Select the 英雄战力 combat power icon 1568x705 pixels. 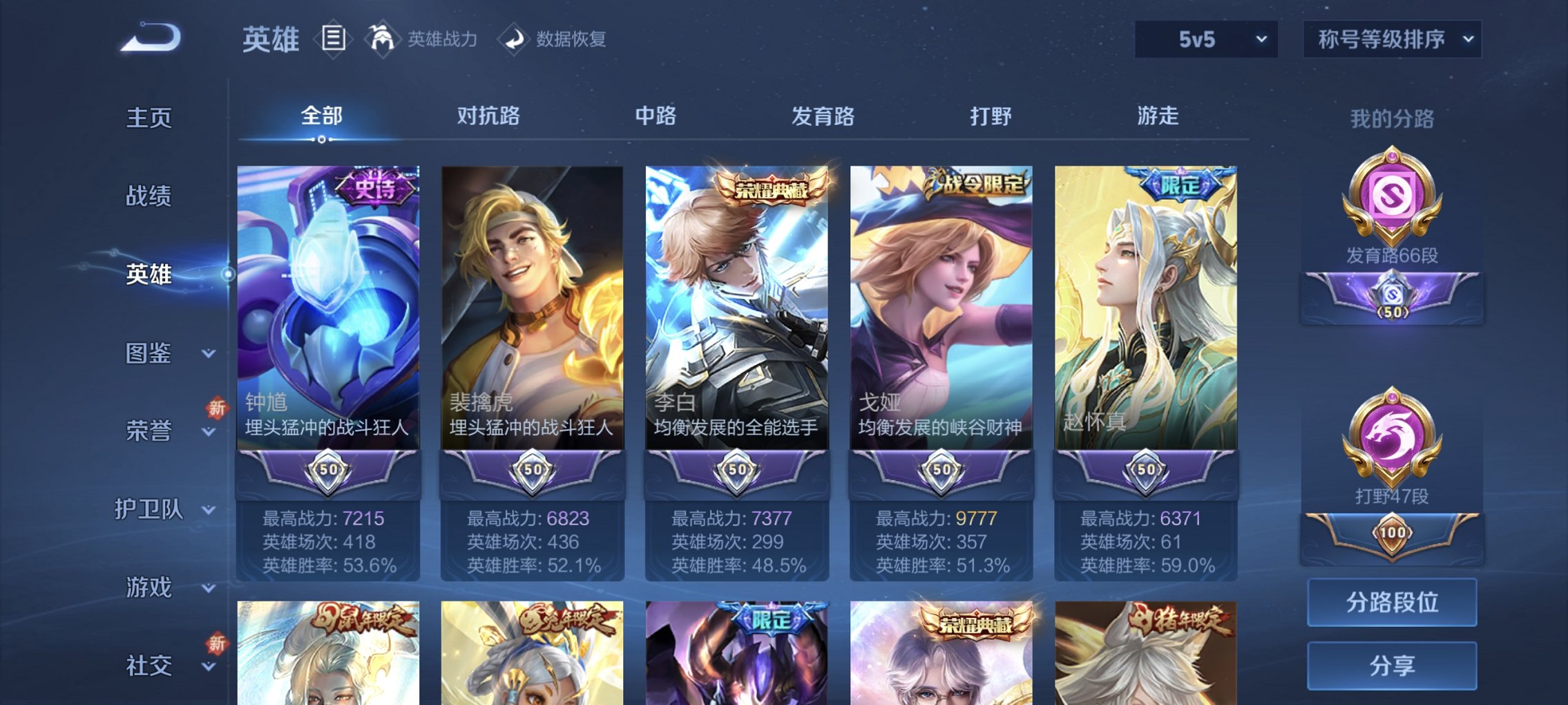click(384, 39)
